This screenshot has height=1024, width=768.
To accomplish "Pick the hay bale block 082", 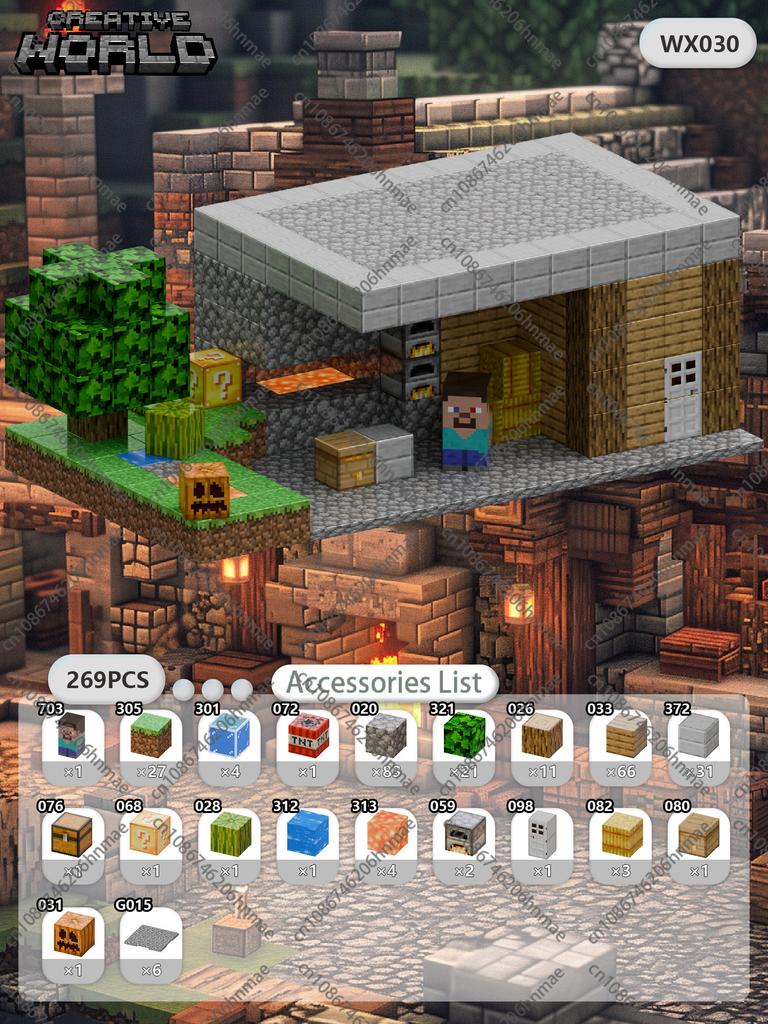I will pyautogui.click(x=620, y=835).
